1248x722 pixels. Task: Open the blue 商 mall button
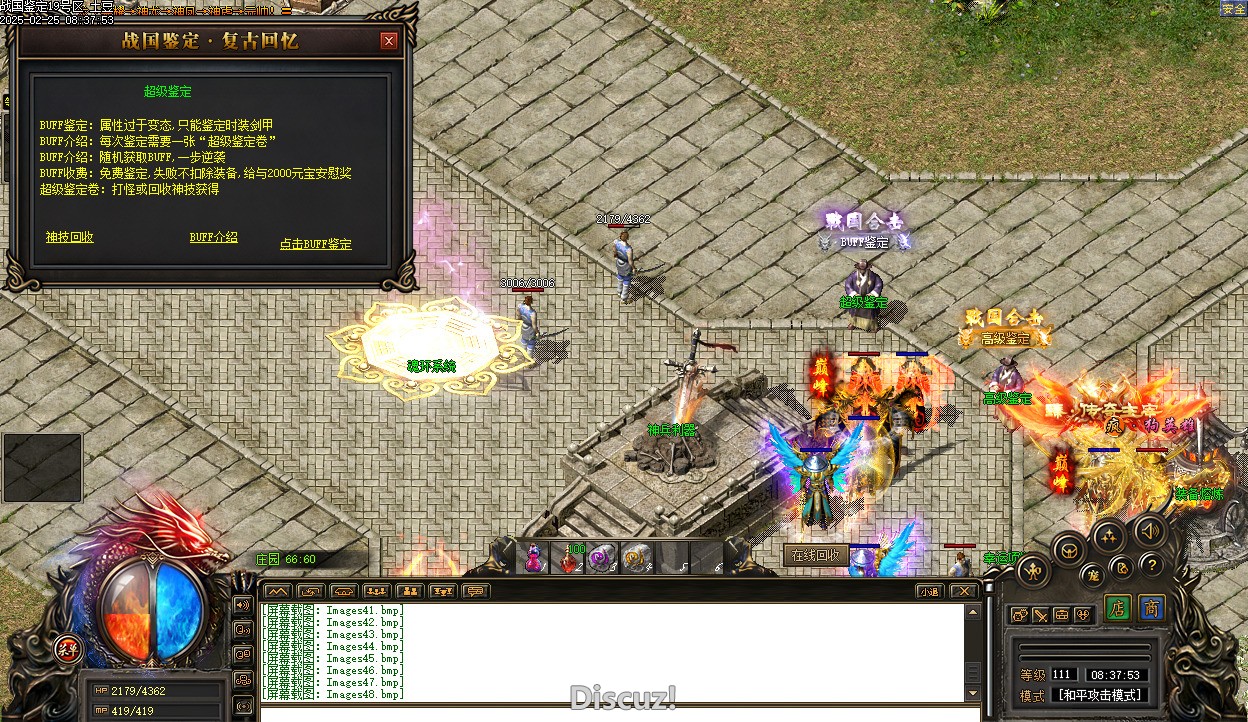(x=1152, y=609)
